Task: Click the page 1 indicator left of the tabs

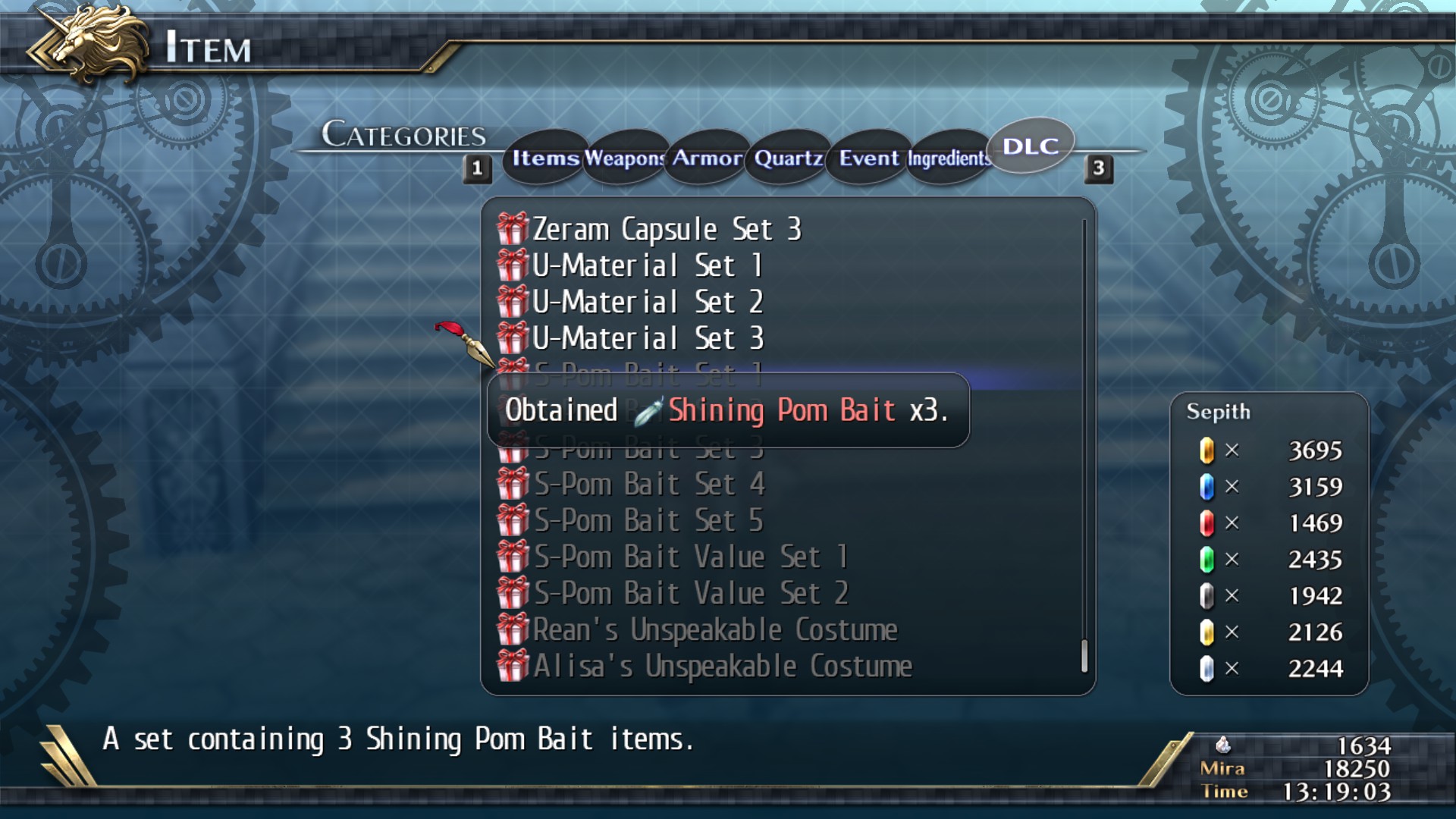Action: (x=478, y=168)
